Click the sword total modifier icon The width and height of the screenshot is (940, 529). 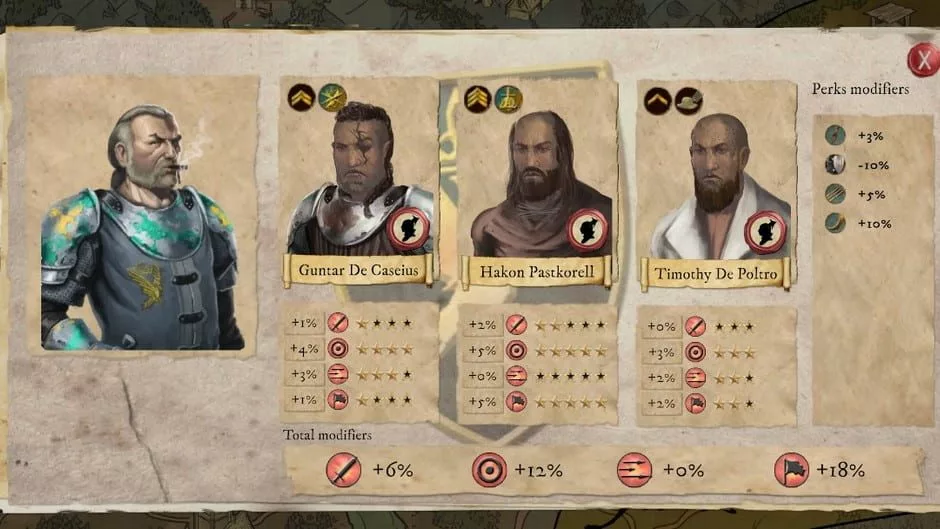point(344,470)
